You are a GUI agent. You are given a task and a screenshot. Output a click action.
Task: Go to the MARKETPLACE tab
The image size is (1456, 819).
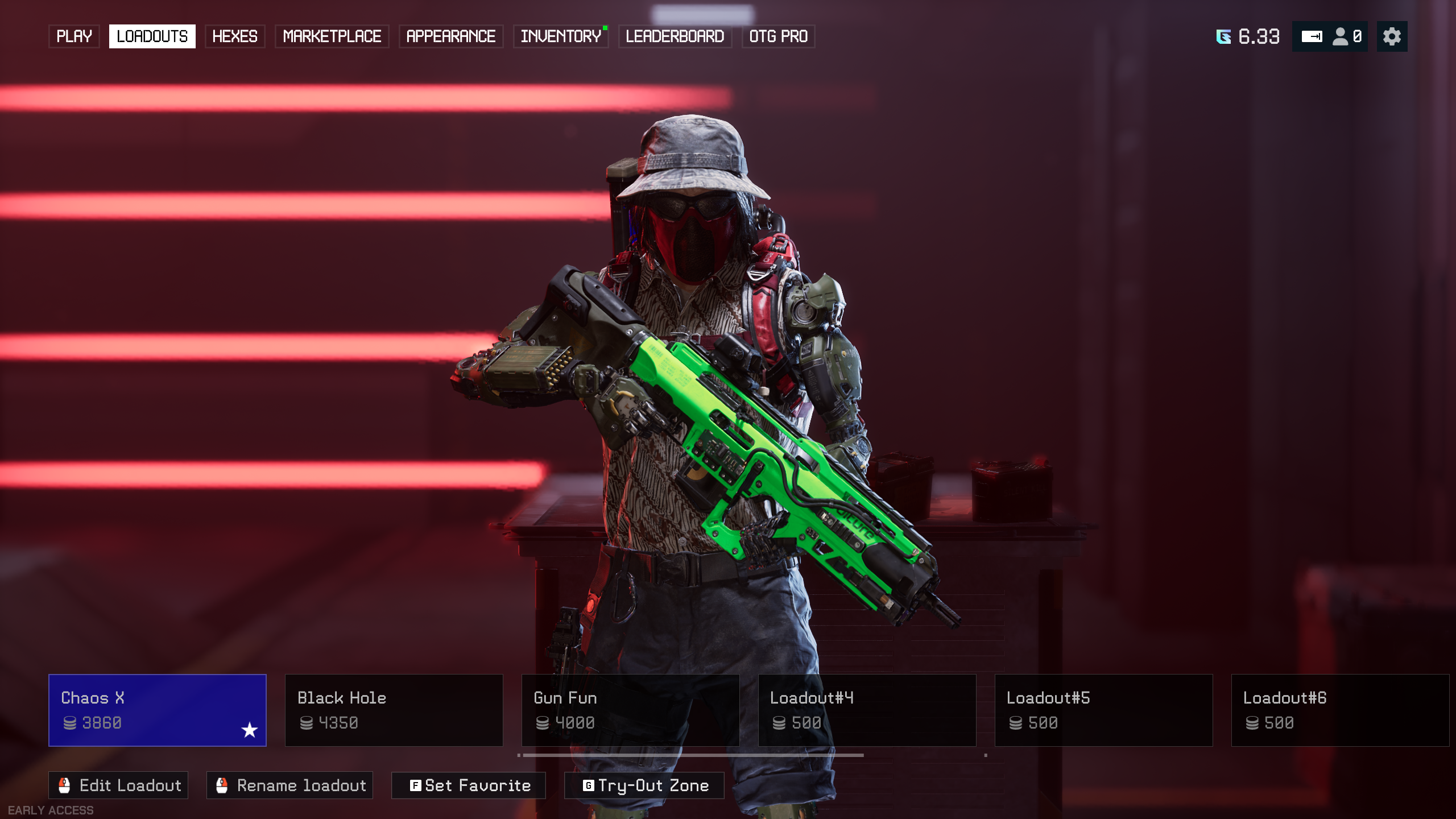click(332, 36)
